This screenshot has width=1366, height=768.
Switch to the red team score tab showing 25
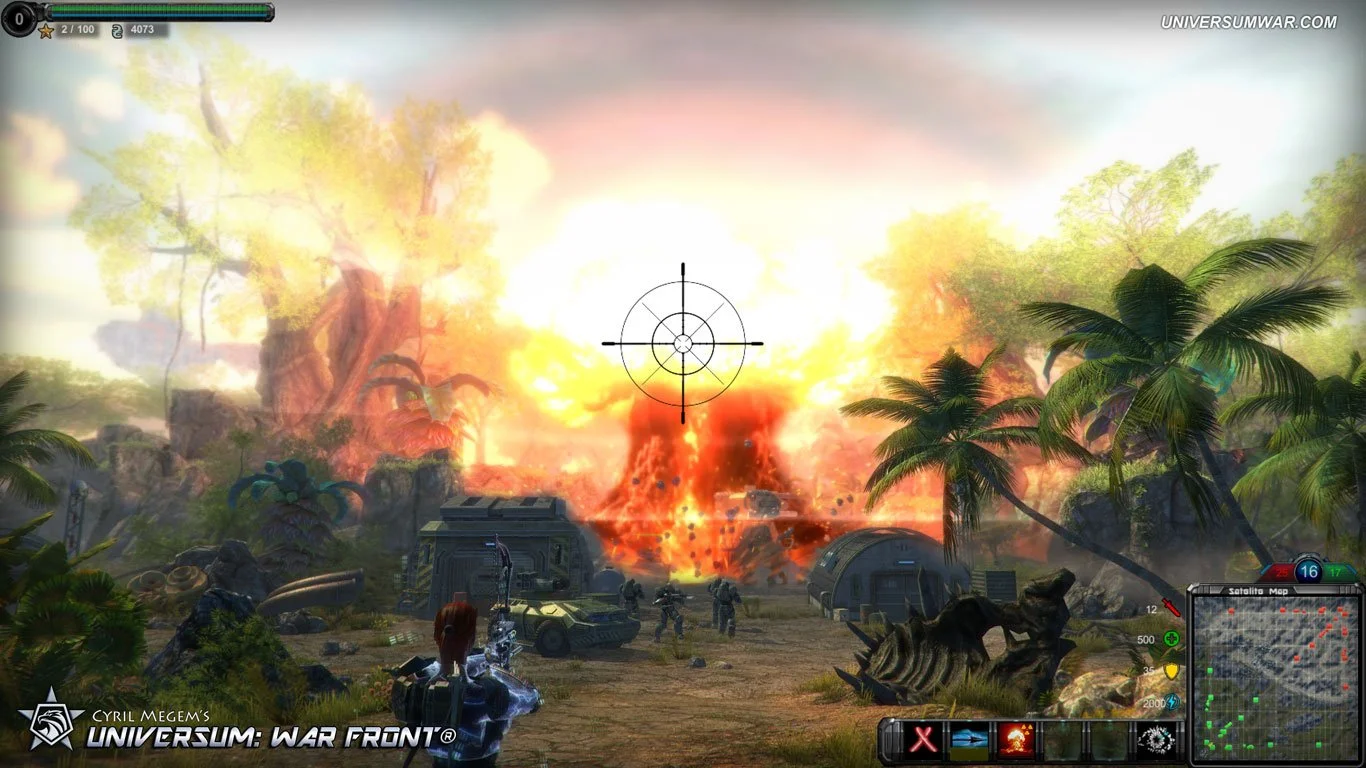(x=1281, y=572)
